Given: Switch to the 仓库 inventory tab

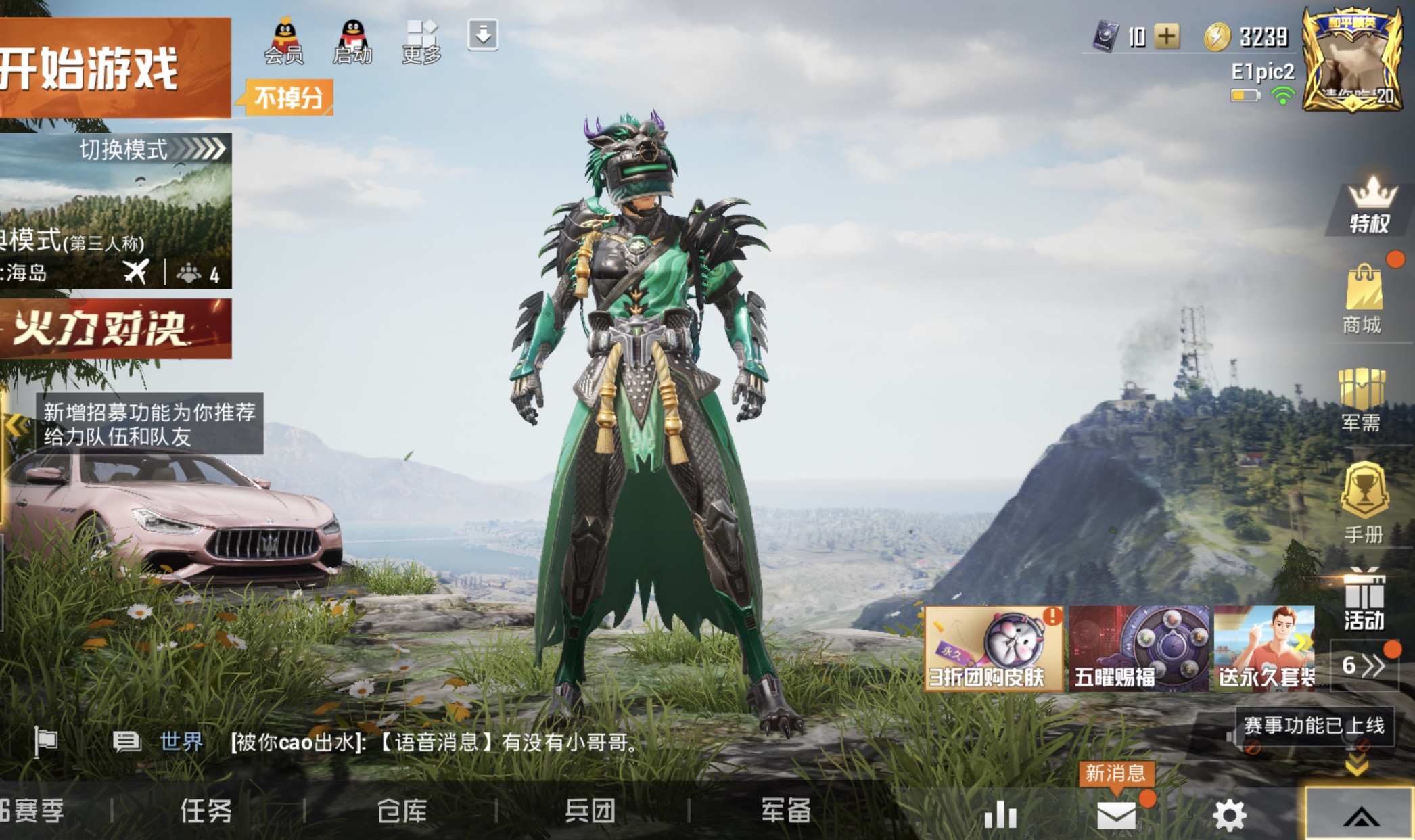Looking at the screenshot, I should 402,810.
